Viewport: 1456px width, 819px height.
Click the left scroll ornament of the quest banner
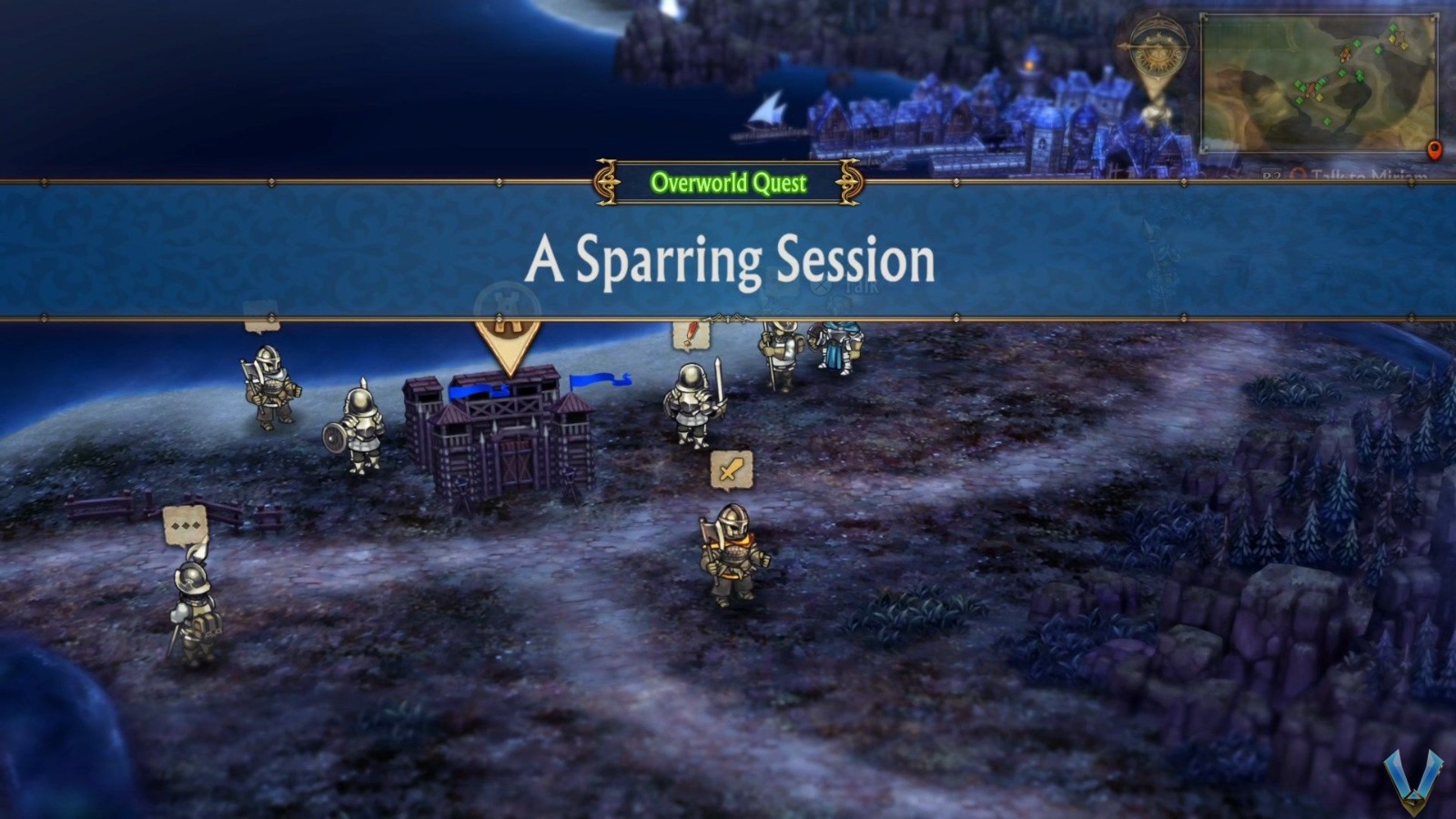604,183
